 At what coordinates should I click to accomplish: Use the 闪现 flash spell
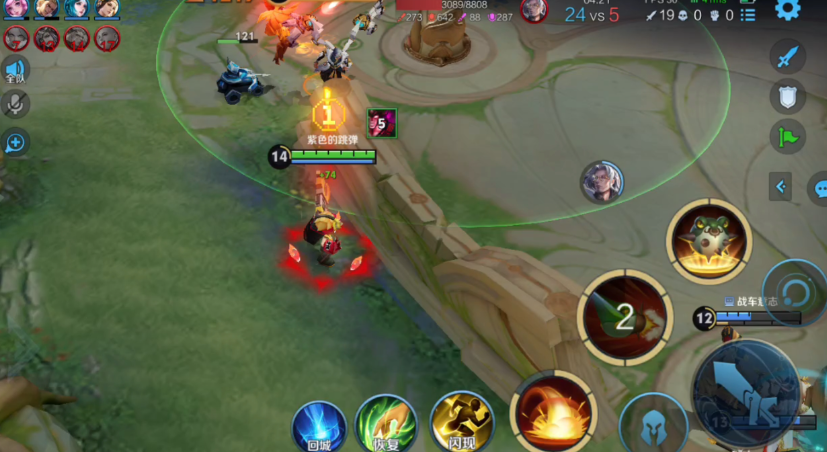(x=461, y=422)
